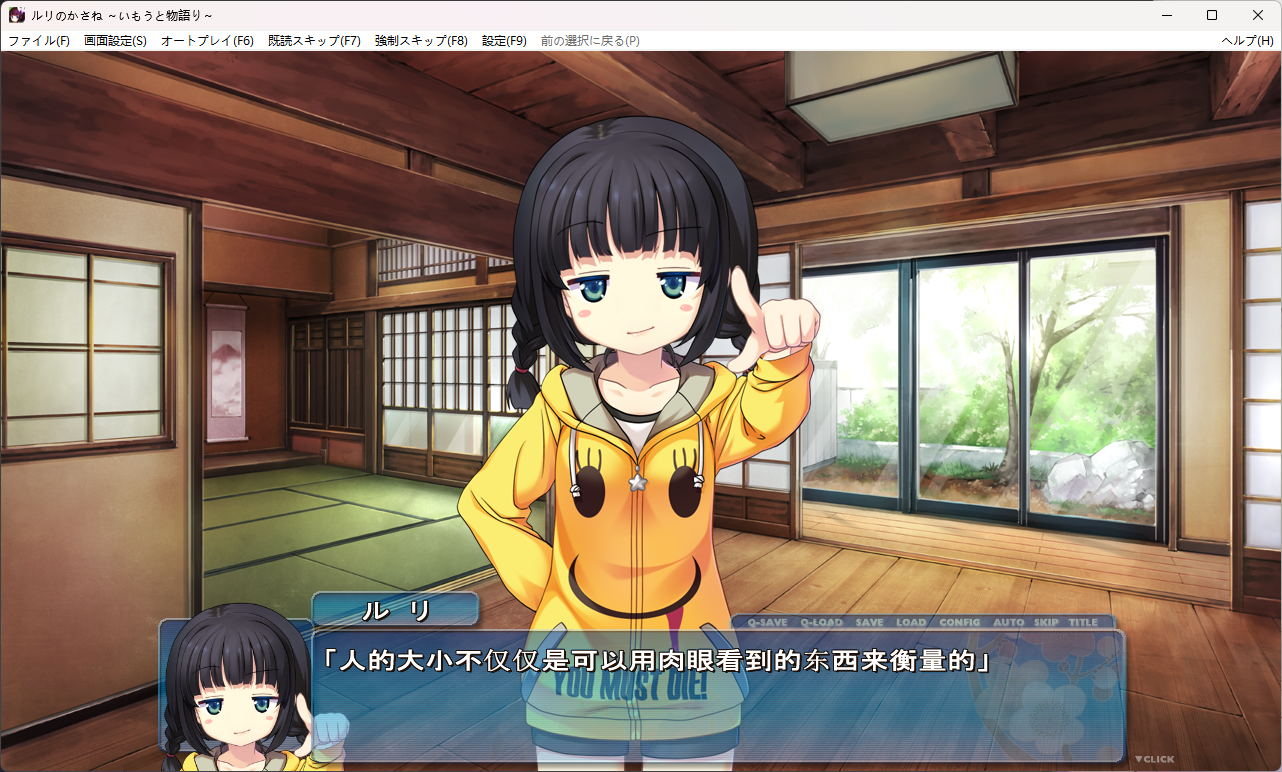Activate 強制スキップ(F8) in the menu bar
This screenshot has width=1282, height=772.
(421, 41)
